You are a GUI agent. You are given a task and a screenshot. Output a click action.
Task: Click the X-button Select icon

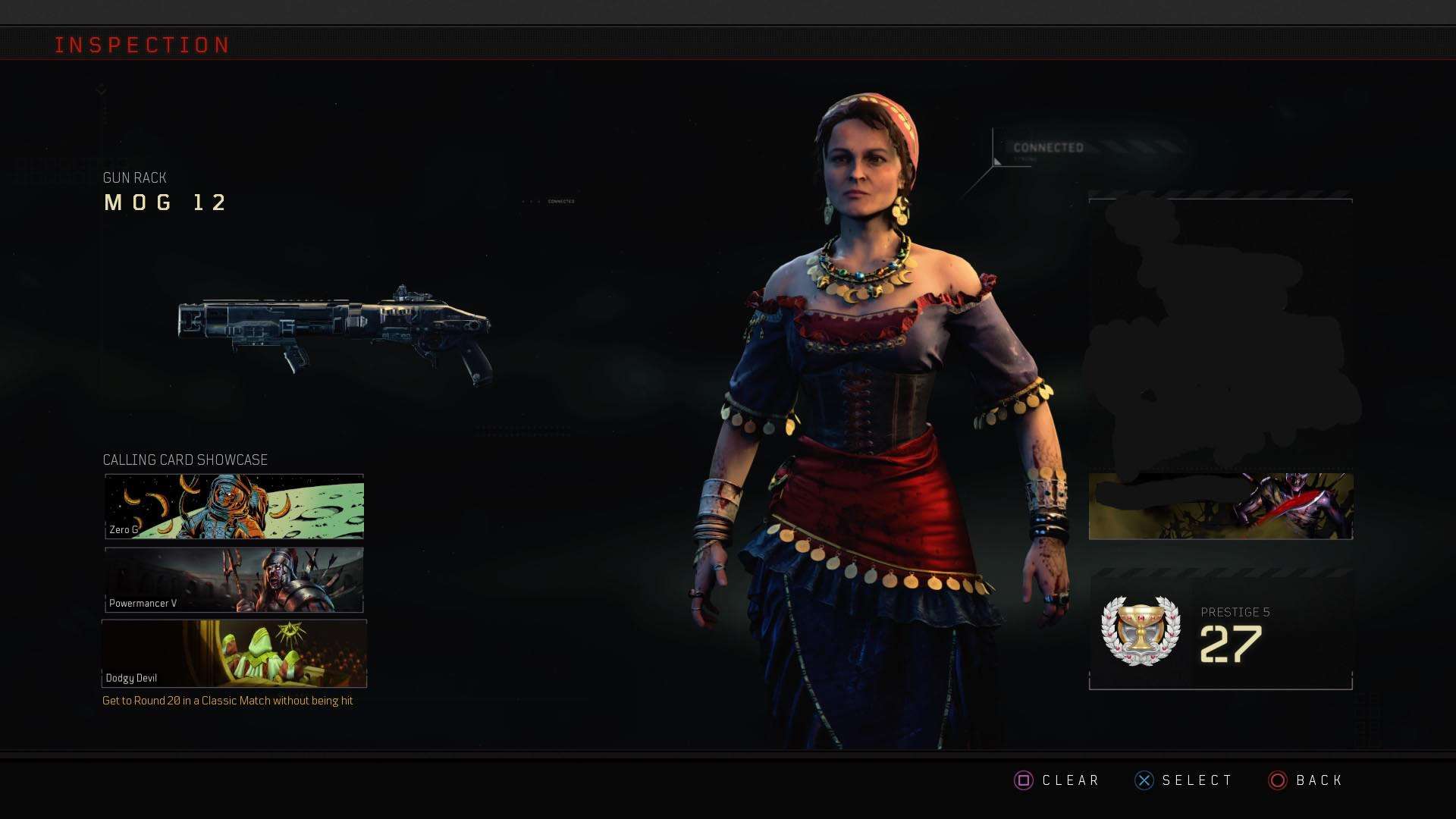coord(1144,780)
